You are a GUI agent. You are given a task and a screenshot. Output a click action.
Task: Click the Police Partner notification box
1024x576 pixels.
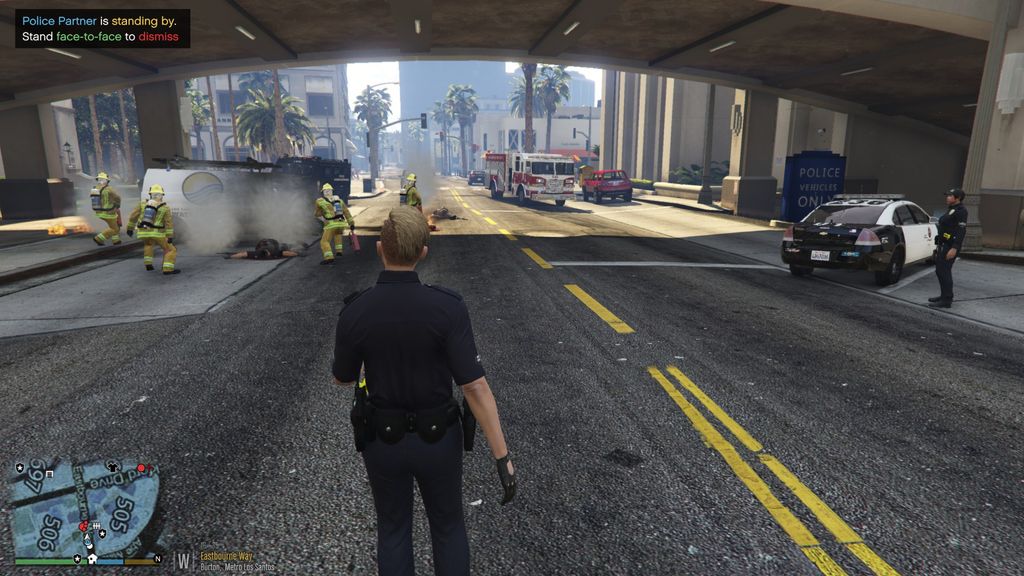pyautogui.click(x=102, y=28)
